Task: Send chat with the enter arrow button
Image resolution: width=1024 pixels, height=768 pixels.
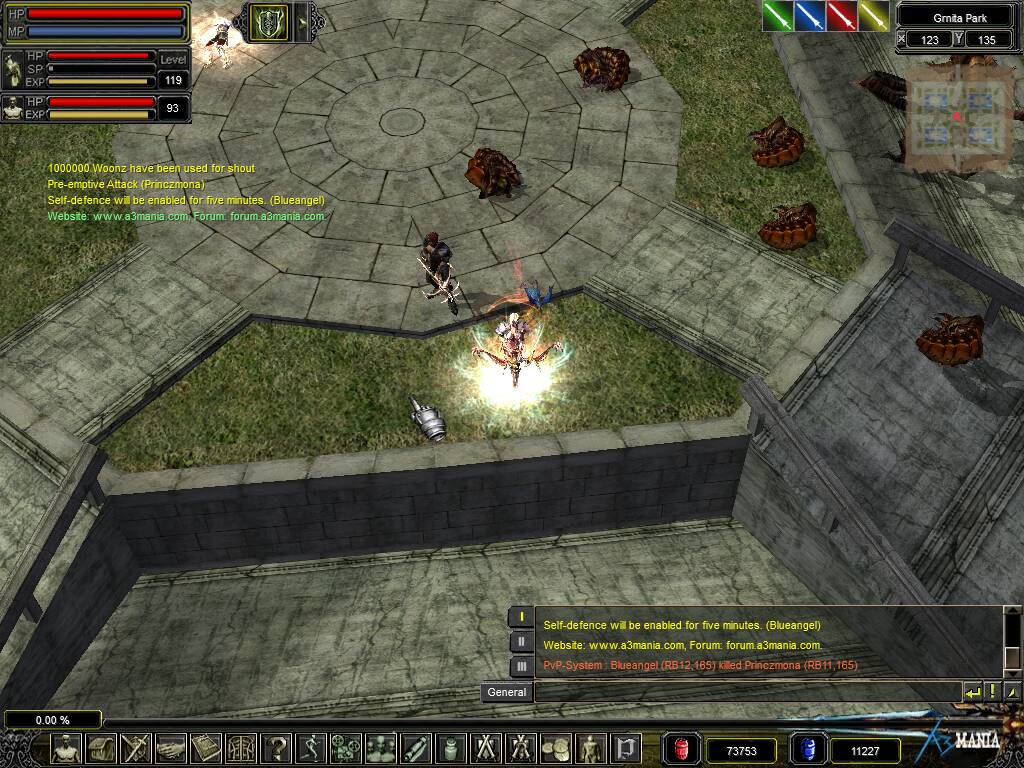Action: pyautogui.click(x=972, y=692)
